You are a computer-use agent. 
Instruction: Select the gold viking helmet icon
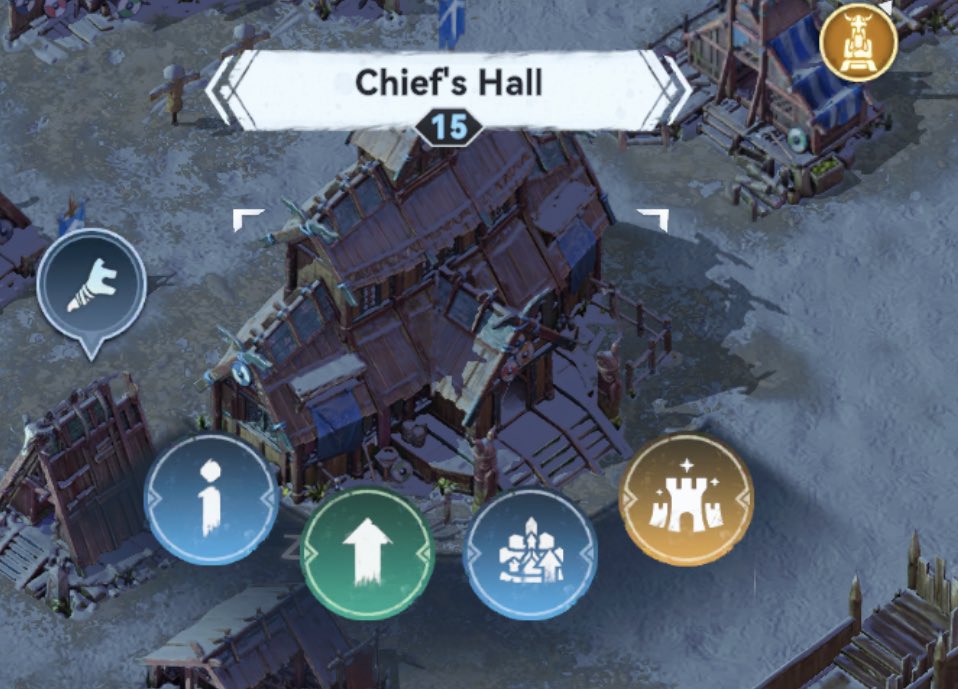857,42
